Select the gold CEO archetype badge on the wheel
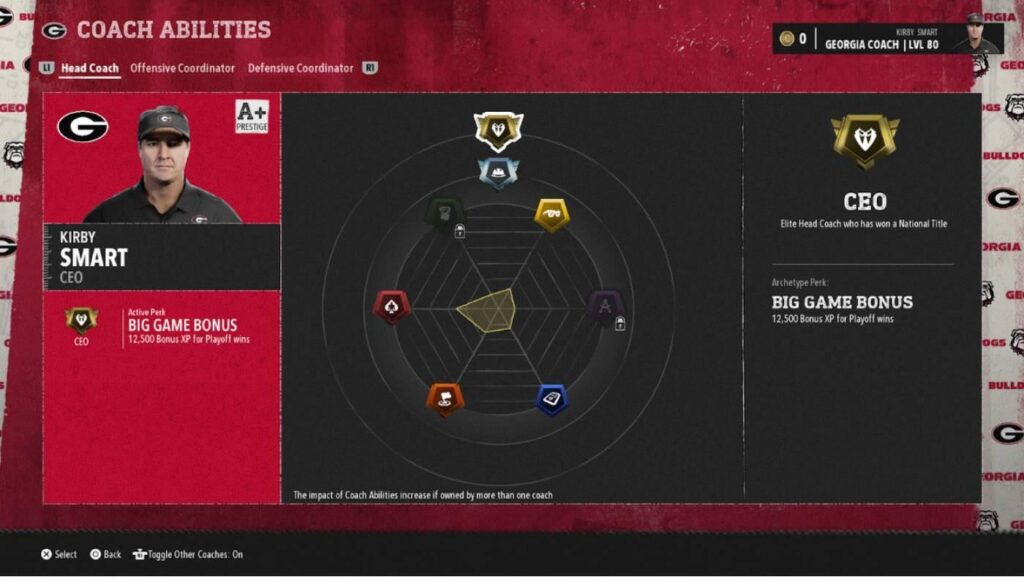This screenshot has width=1024, height=582. point(498,129)
